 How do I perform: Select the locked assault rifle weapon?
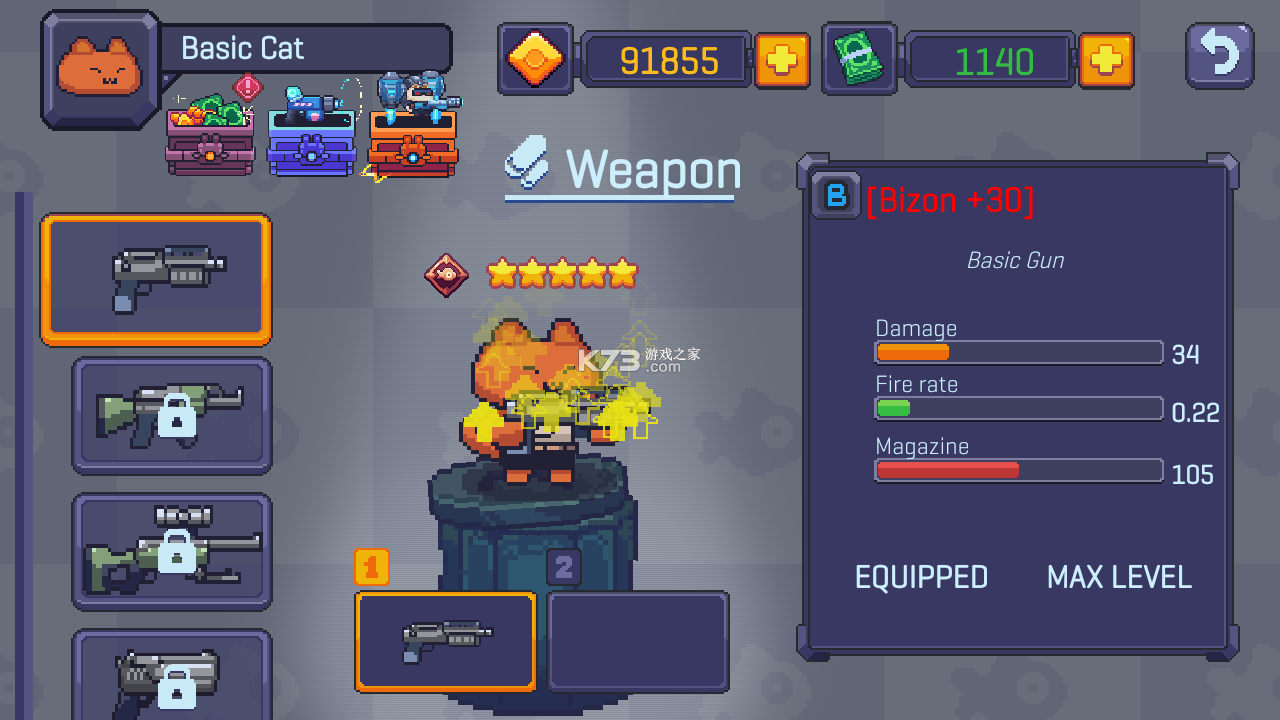pos(171,414)
